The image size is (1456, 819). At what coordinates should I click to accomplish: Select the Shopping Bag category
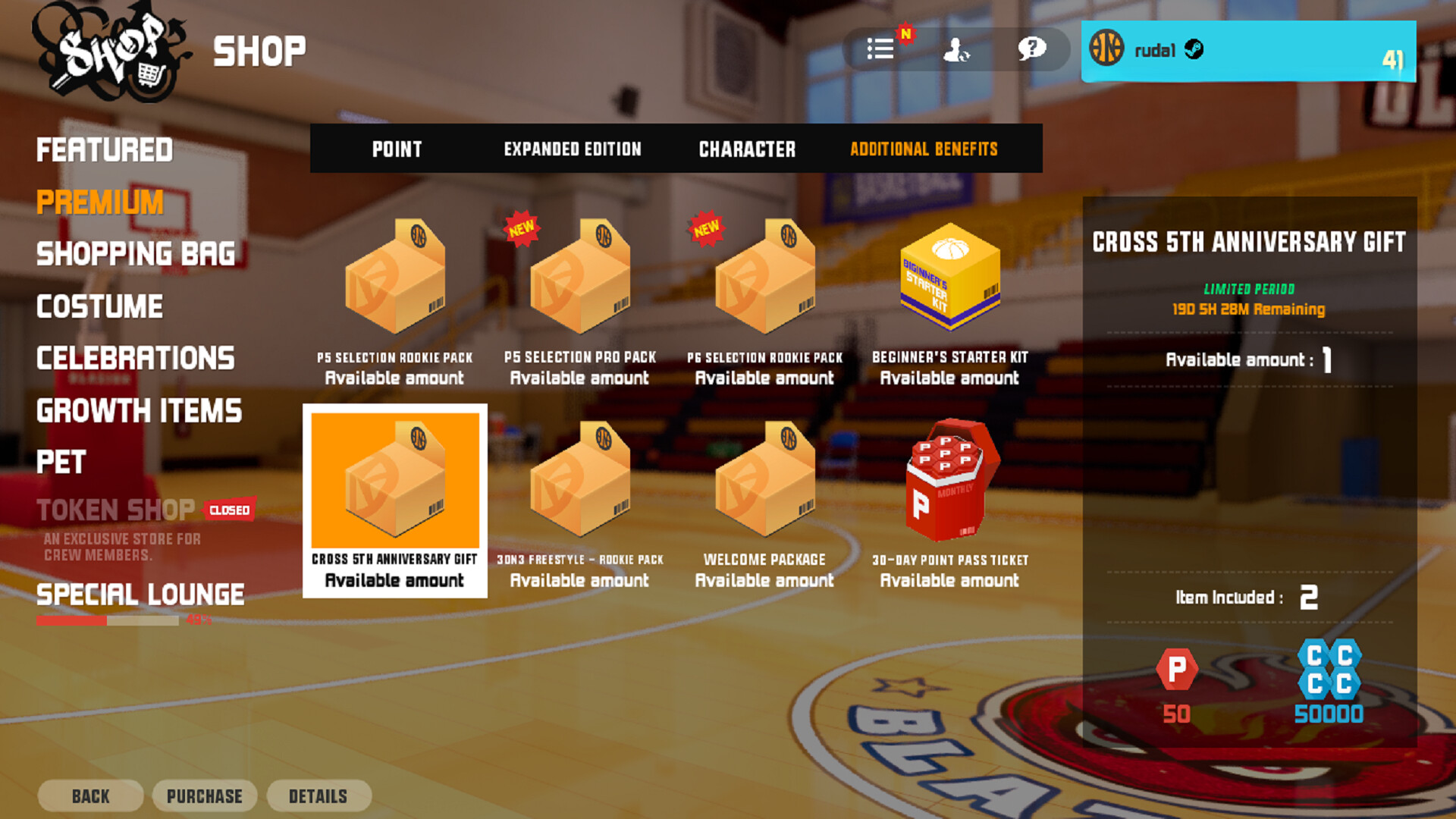(136, 254)
